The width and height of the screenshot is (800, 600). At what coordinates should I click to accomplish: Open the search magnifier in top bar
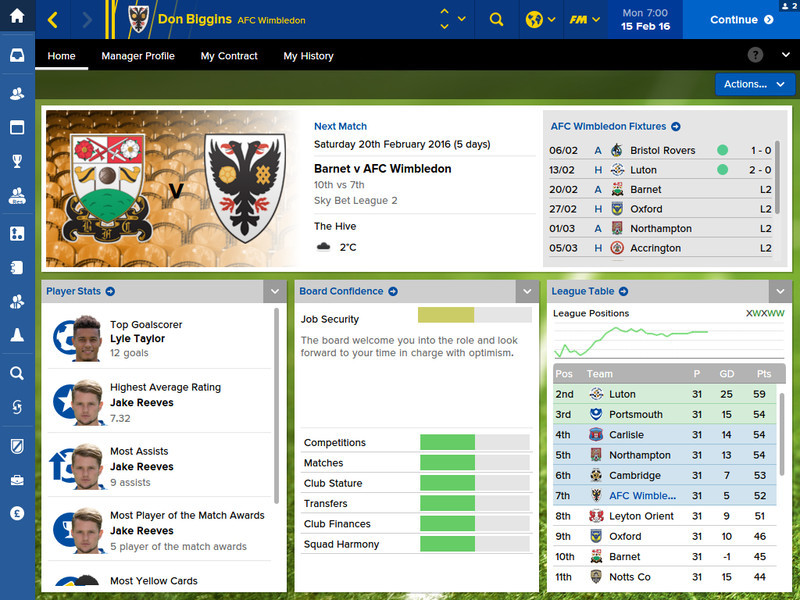(x=496, y=19)
